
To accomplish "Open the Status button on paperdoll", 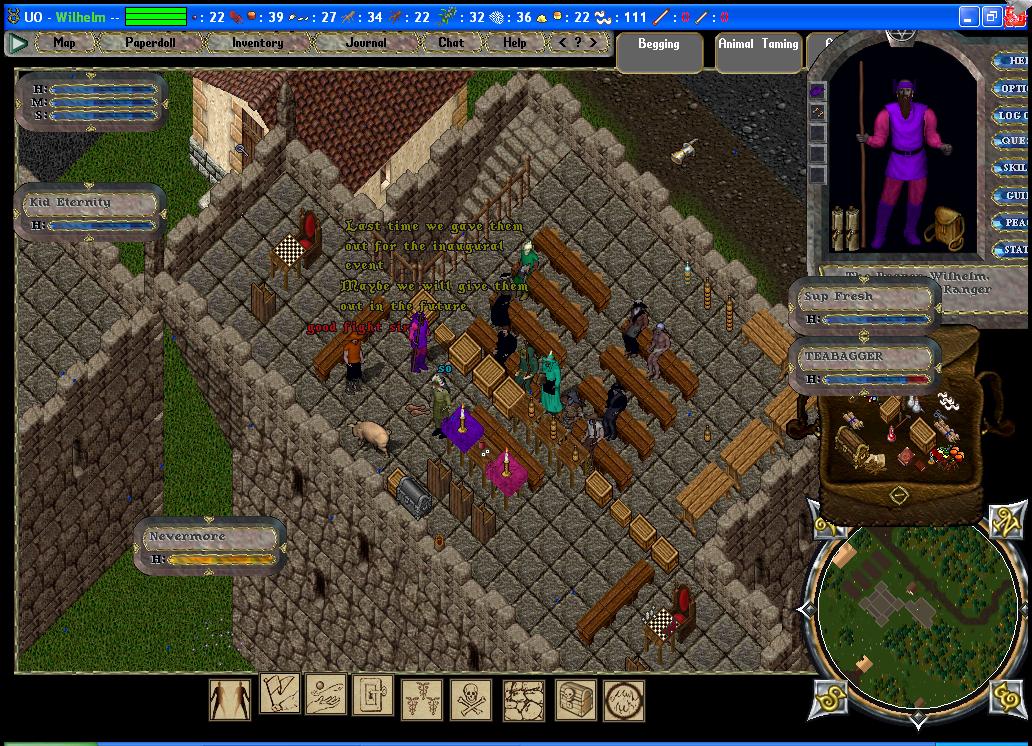I will [x=1013, y=250].
